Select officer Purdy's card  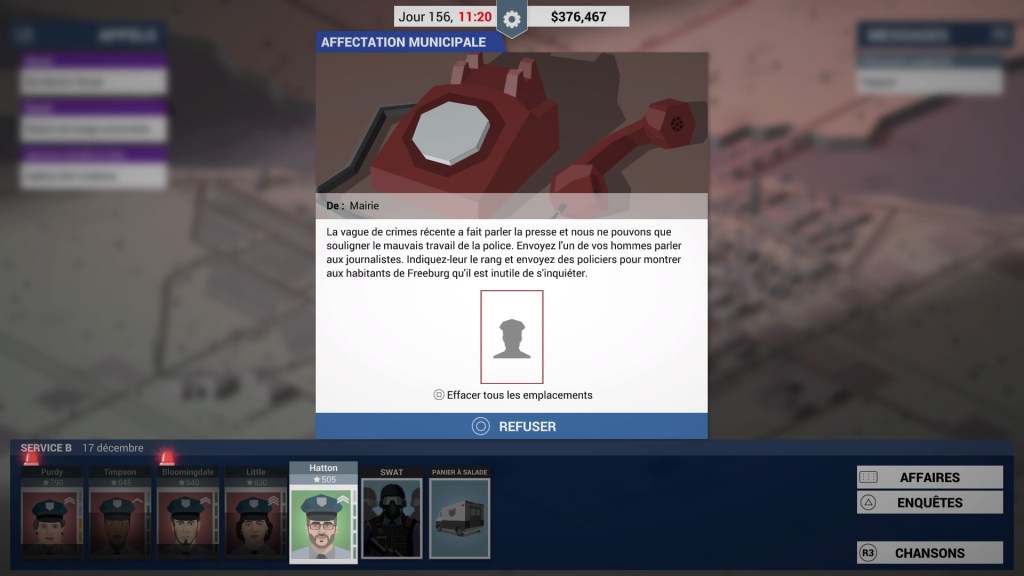51,512
